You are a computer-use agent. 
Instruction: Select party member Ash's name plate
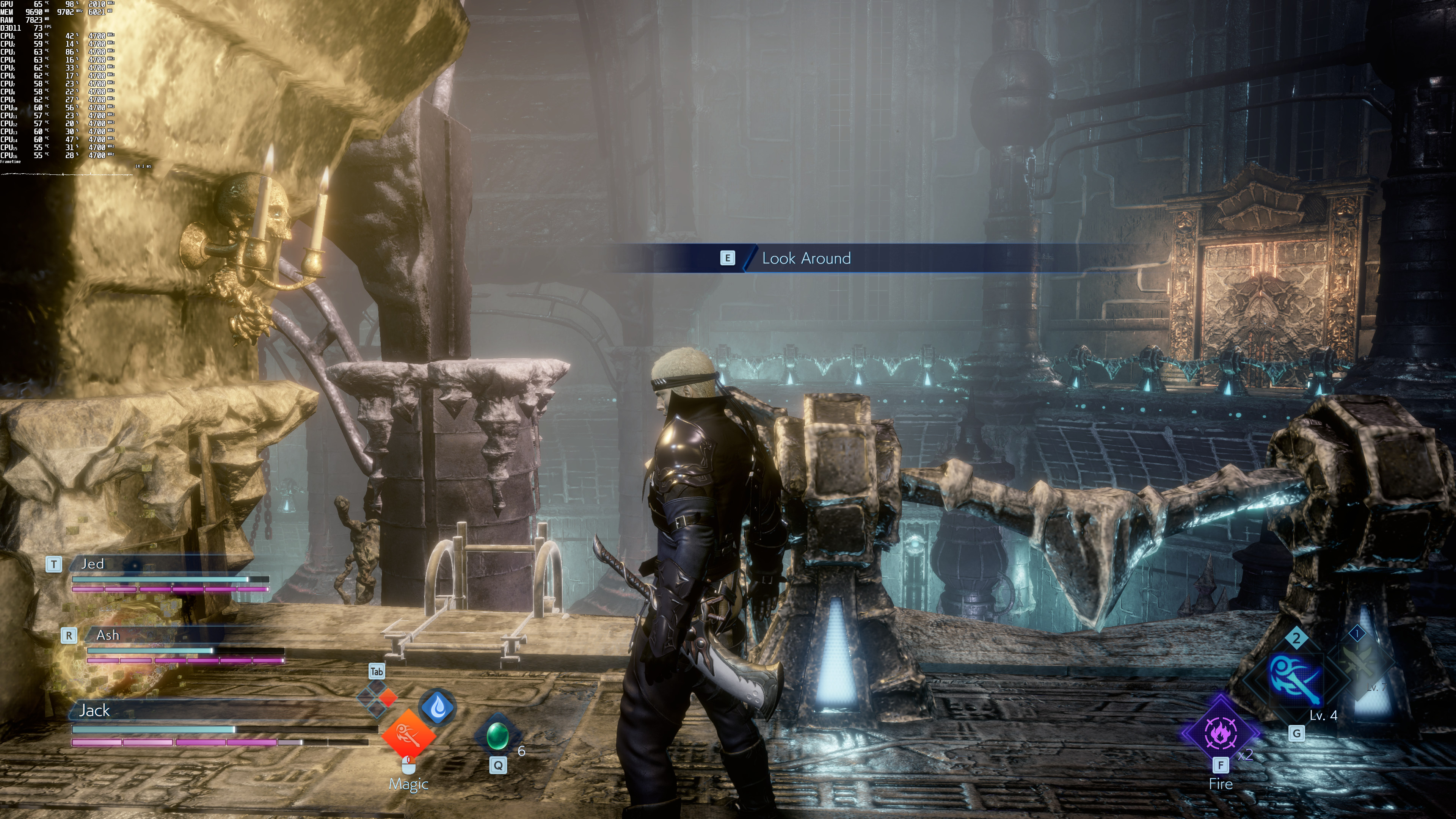[x=107, y=635]
